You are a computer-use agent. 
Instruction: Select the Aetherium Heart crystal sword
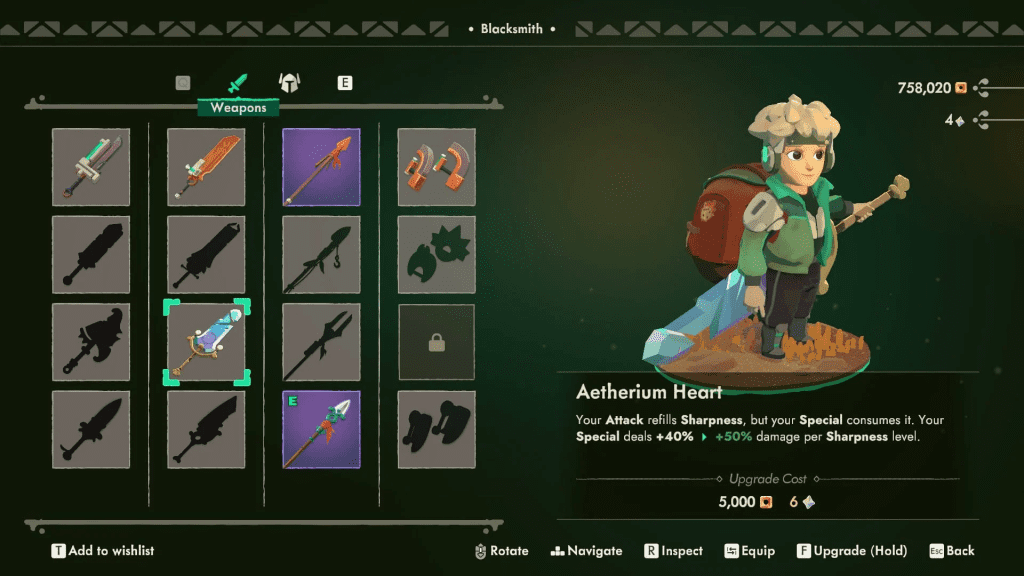[206, 343]
